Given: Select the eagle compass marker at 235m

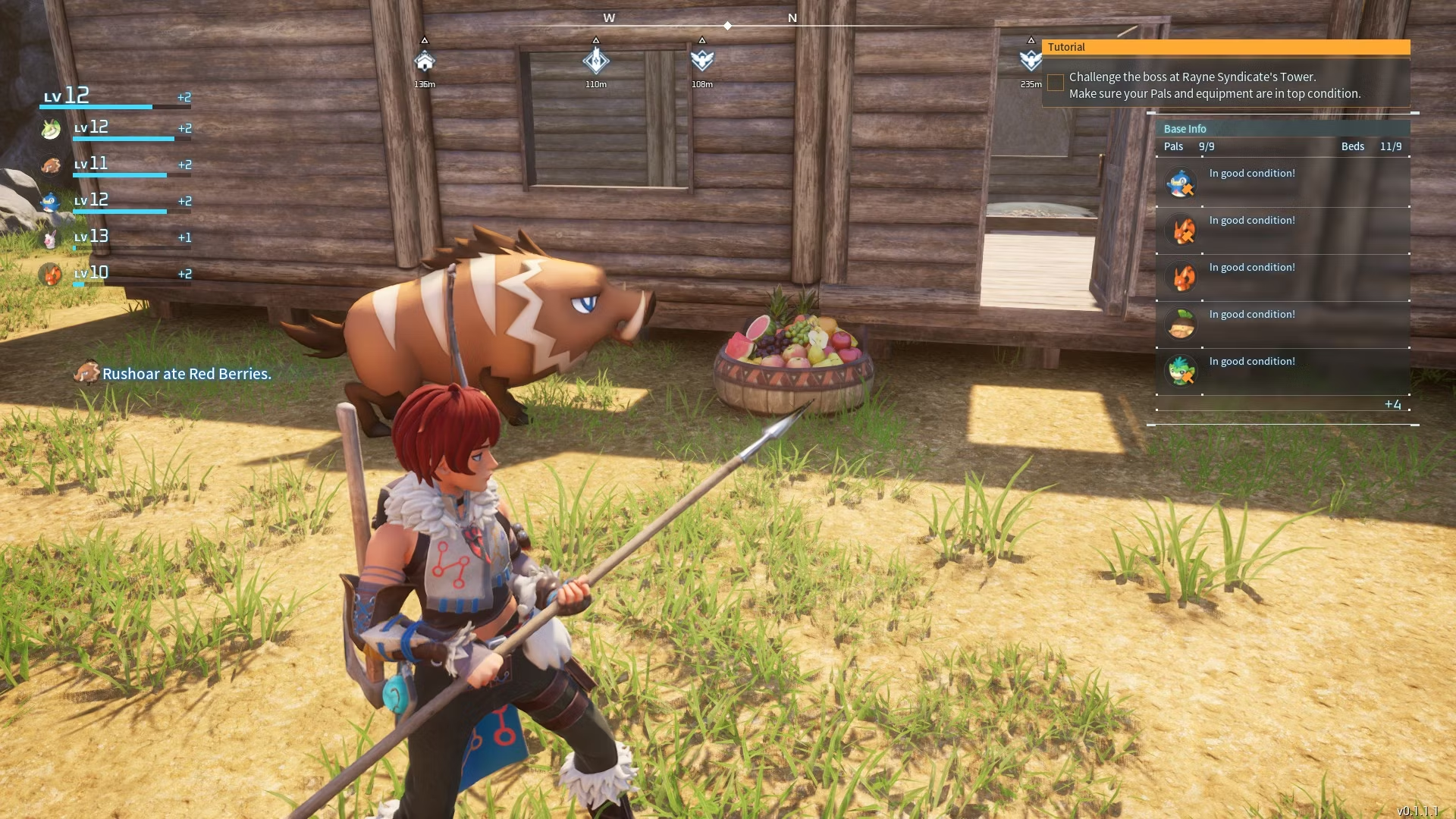Looking at the screenshot, I should click(1031, 61).
